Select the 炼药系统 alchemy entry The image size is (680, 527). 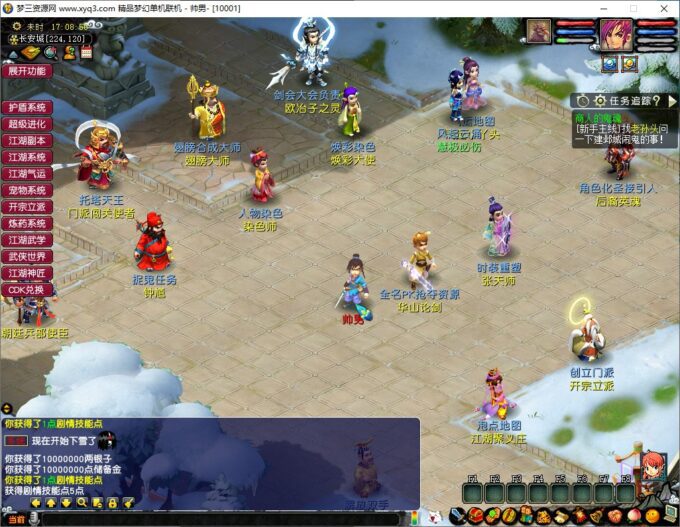(27, 223)
